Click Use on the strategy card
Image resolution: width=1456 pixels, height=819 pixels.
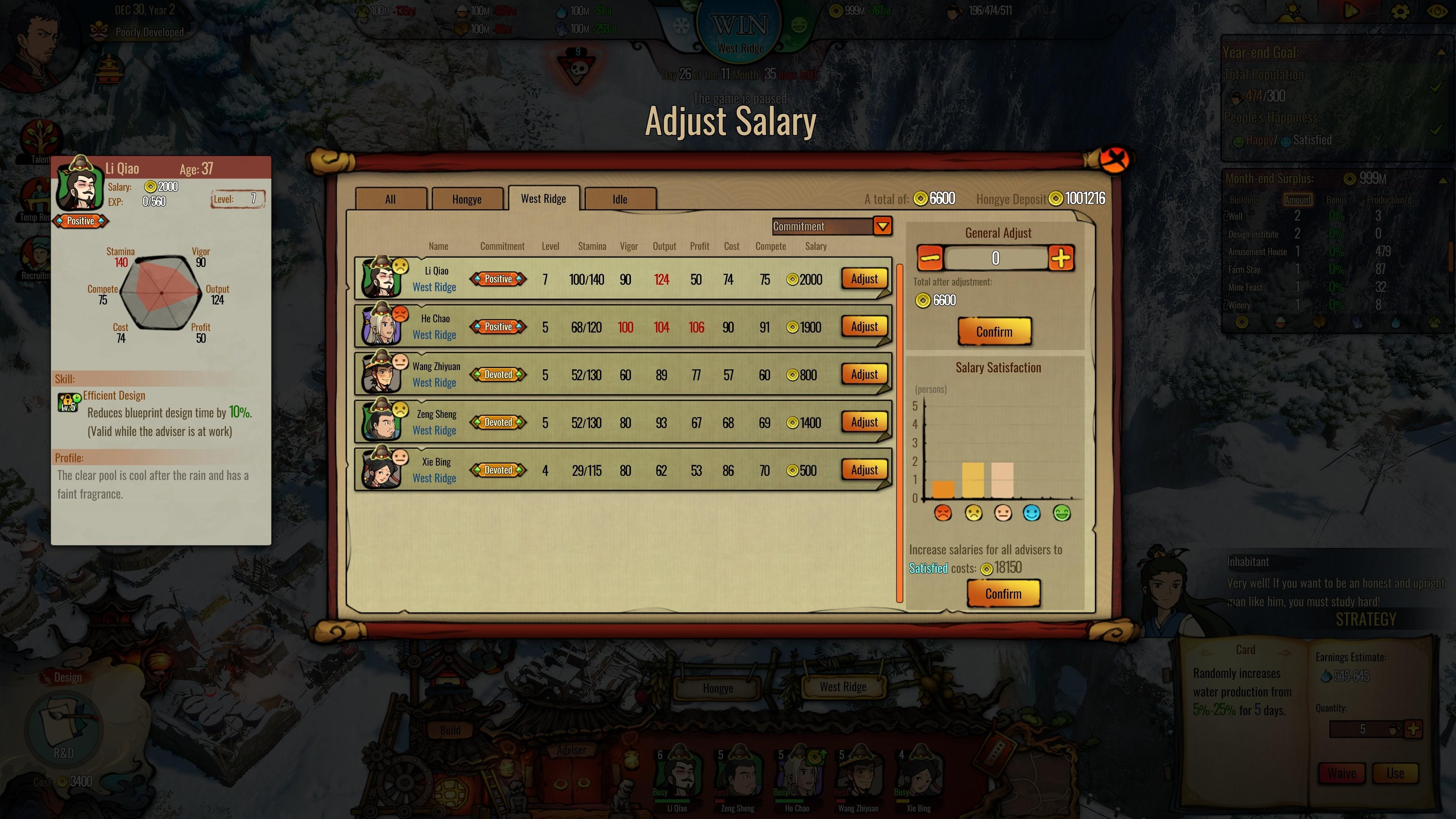[x=1396, y=773]
